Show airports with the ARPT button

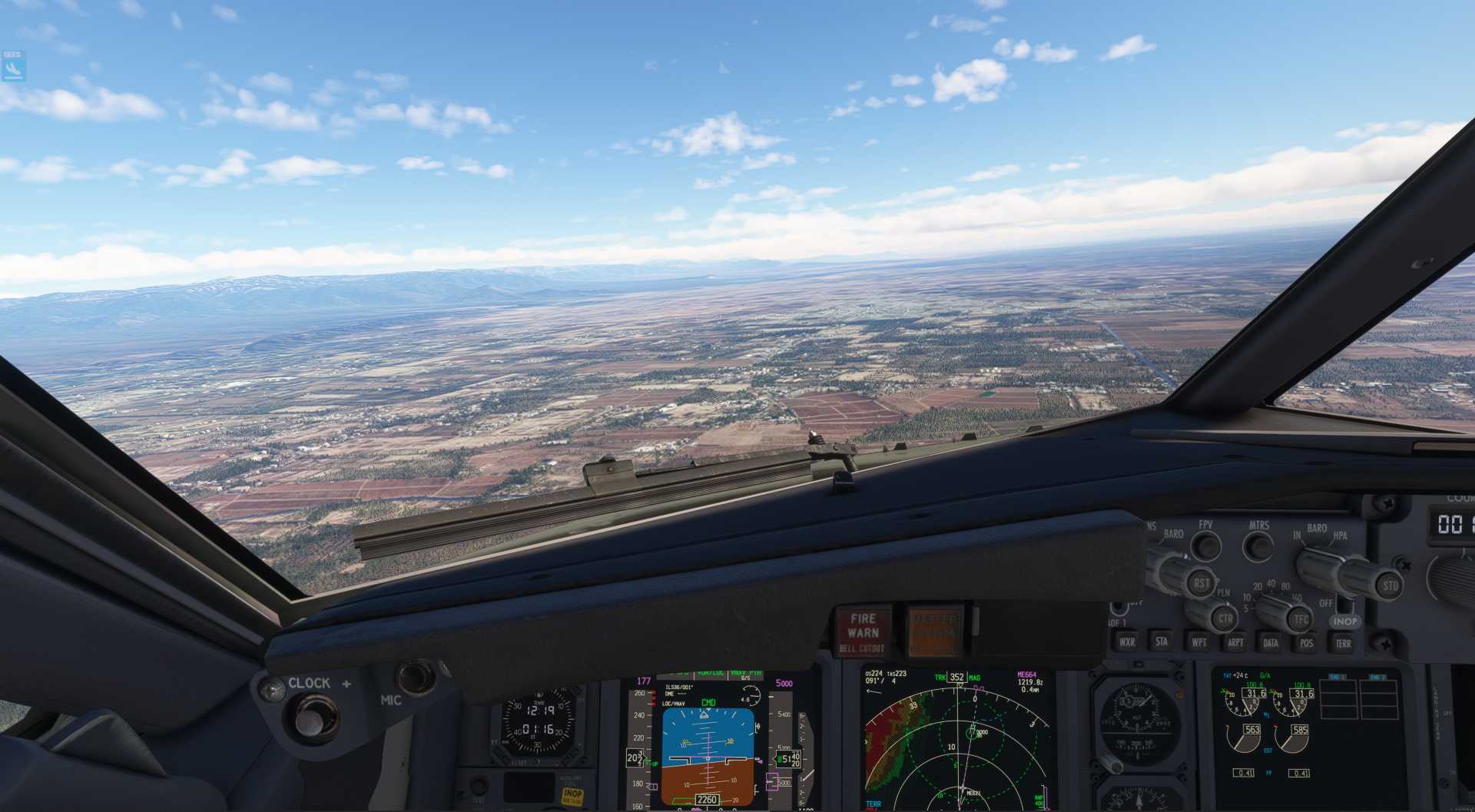pyautogui.click(x=1235, y=642)
